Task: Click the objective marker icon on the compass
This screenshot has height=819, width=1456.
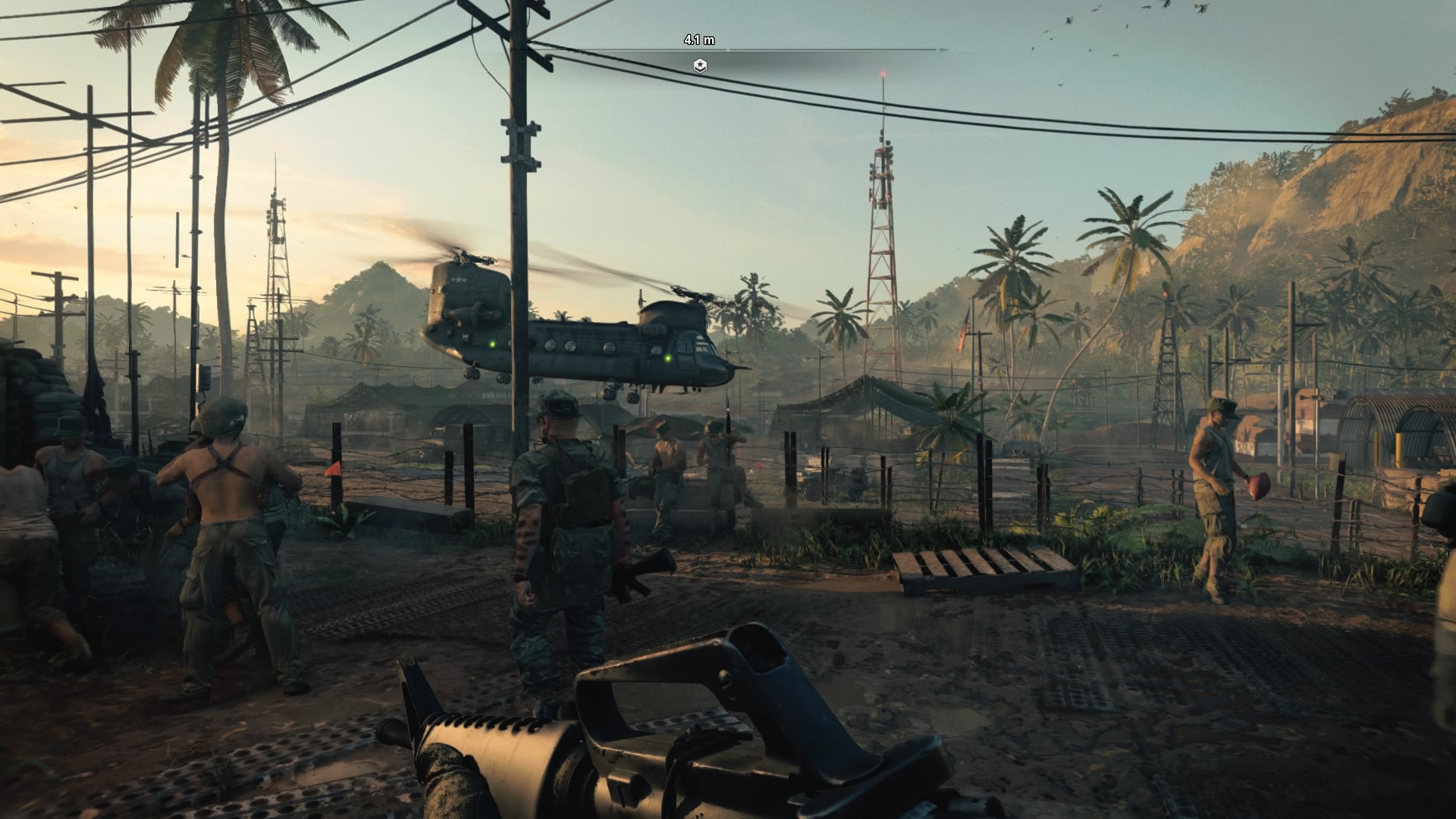Action: (700, 66)
